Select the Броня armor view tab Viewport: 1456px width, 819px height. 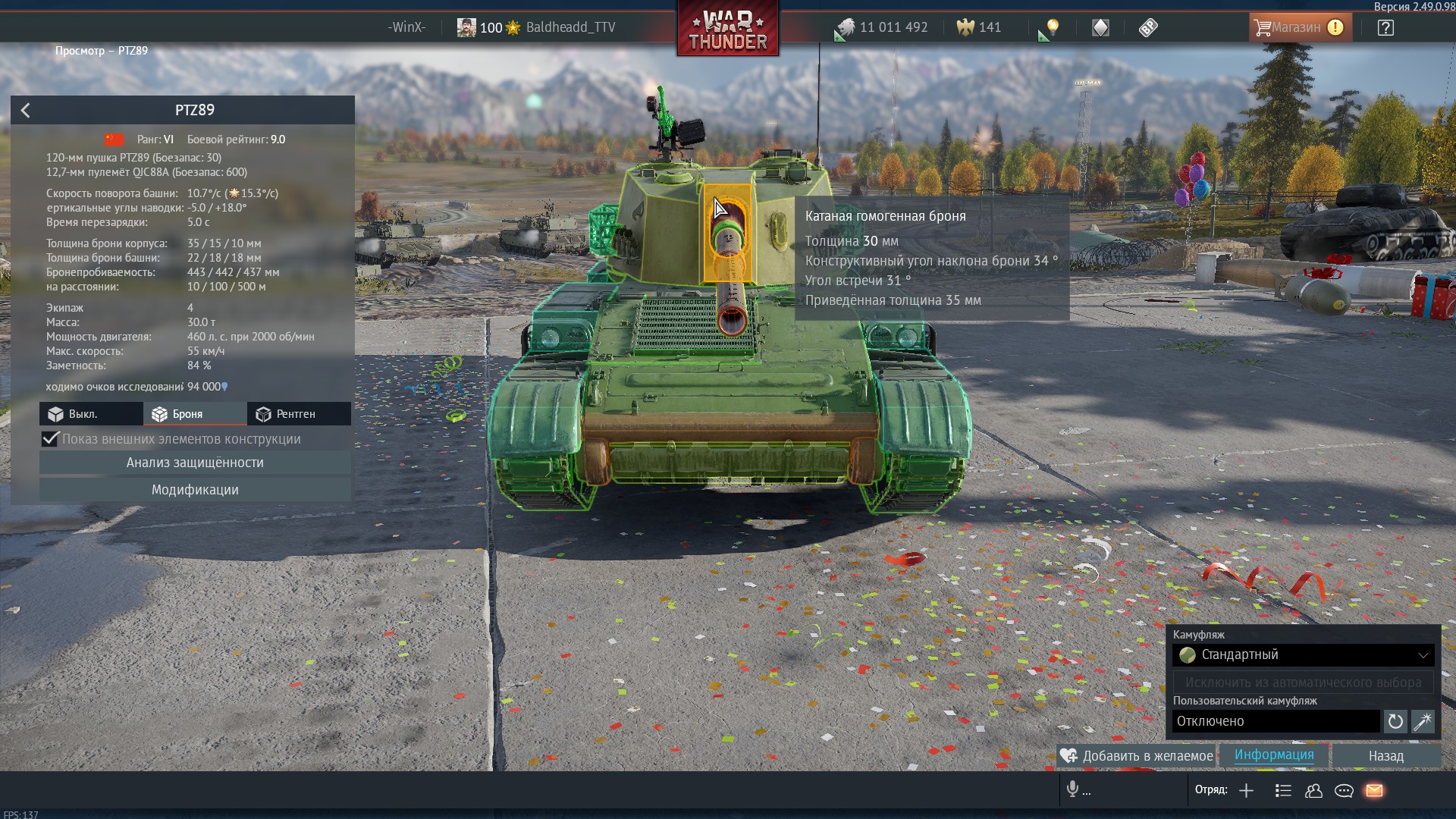pos(195,414)
